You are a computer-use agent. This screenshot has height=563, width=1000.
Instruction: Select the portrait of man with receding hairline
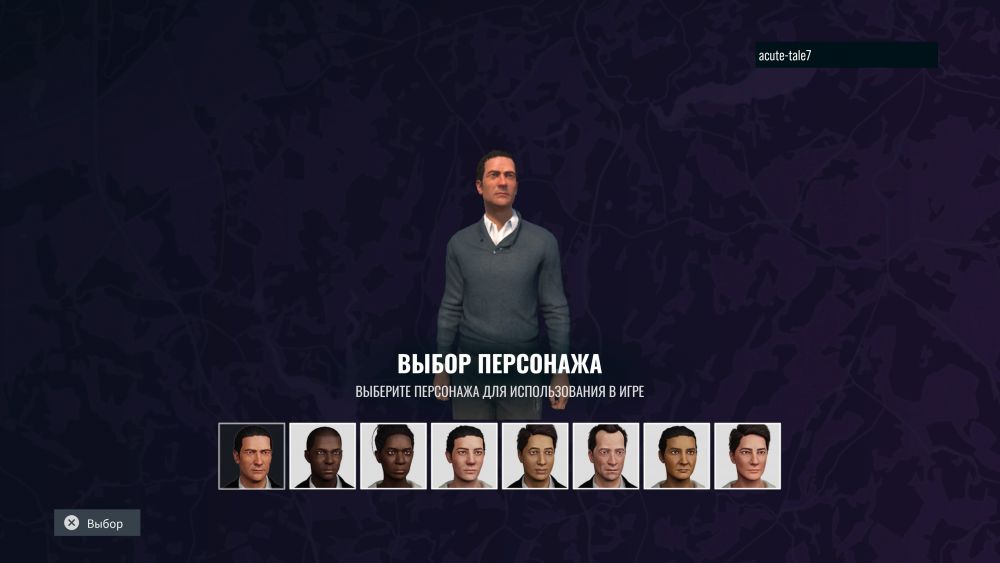pos(606,456)
